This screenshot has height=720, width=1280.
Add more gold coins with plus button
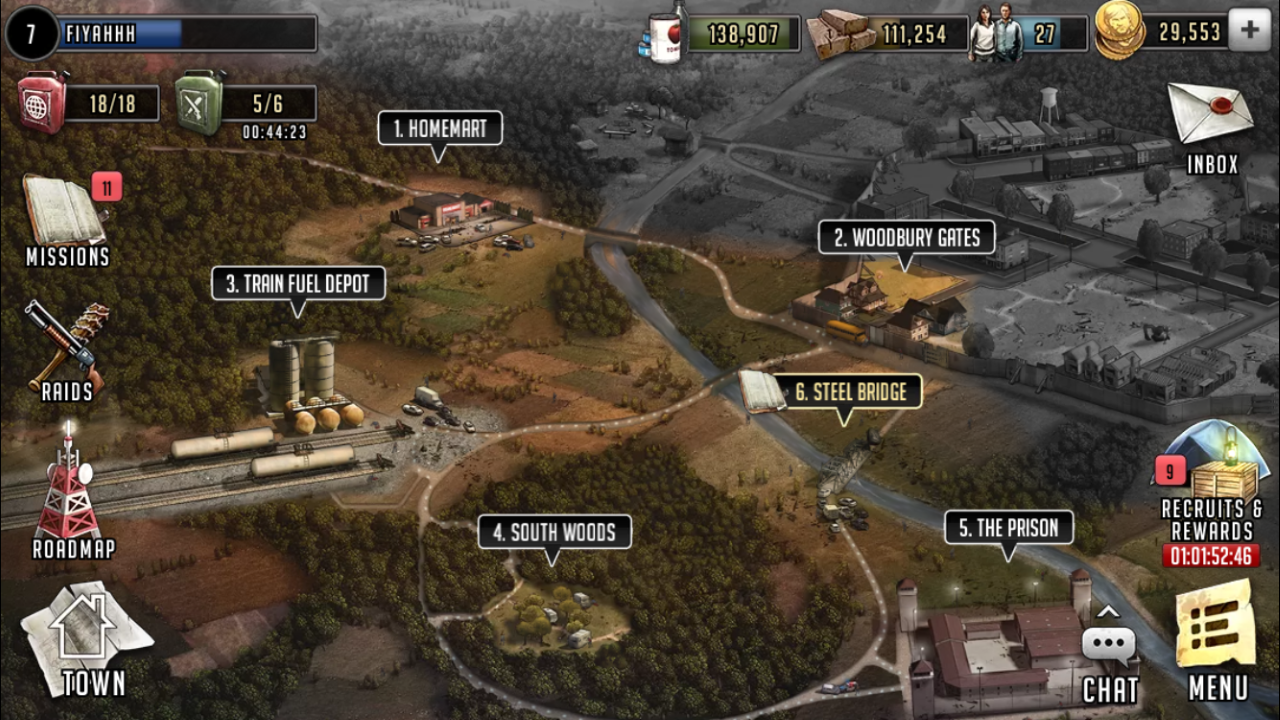[1249, 31]
